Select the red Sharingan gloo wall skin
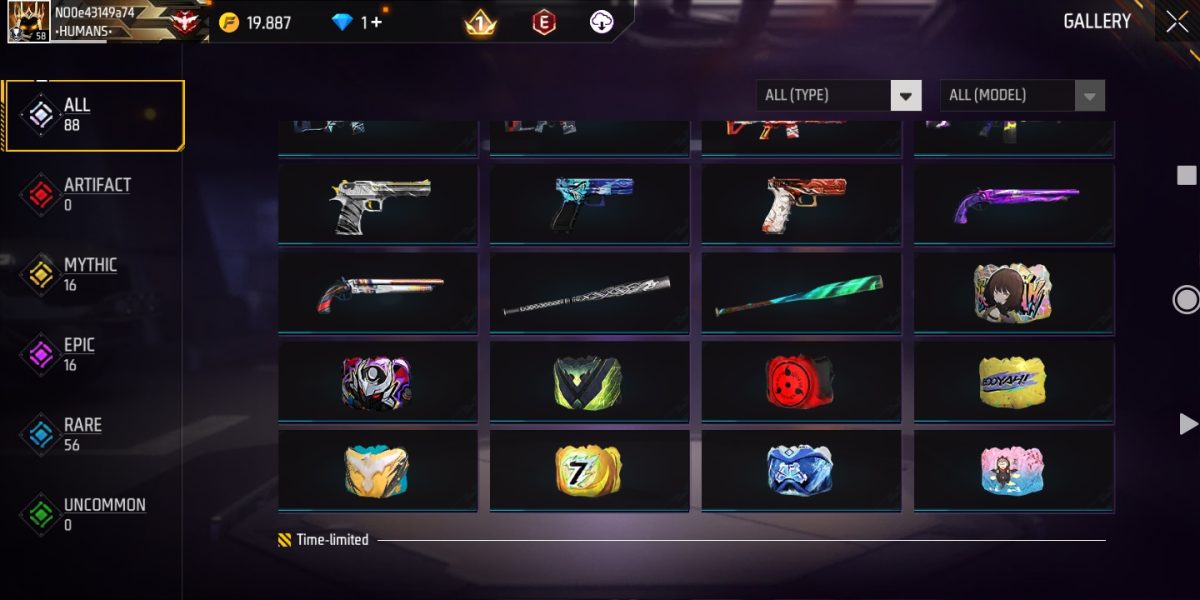Image resolution: width=1200 pixels, height=600 pixels. click(x=801, y=382)
